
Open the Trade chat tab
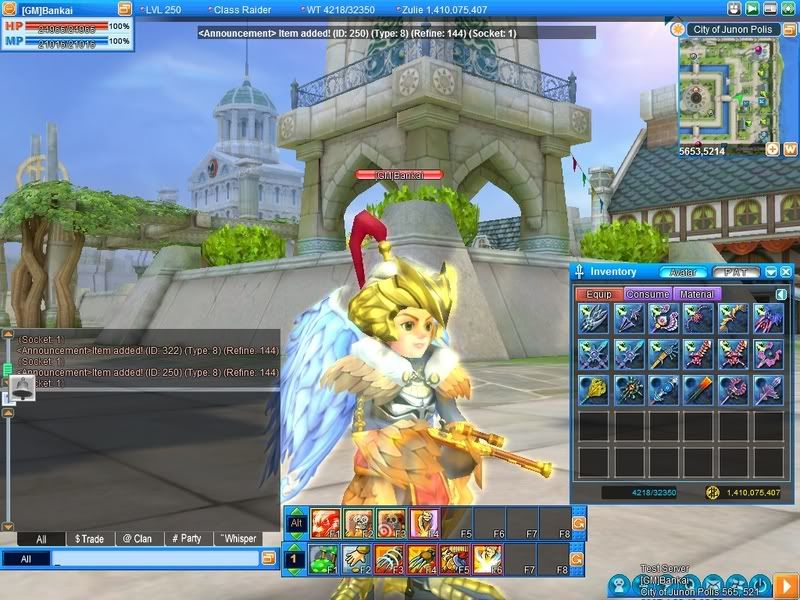[90, 539]
